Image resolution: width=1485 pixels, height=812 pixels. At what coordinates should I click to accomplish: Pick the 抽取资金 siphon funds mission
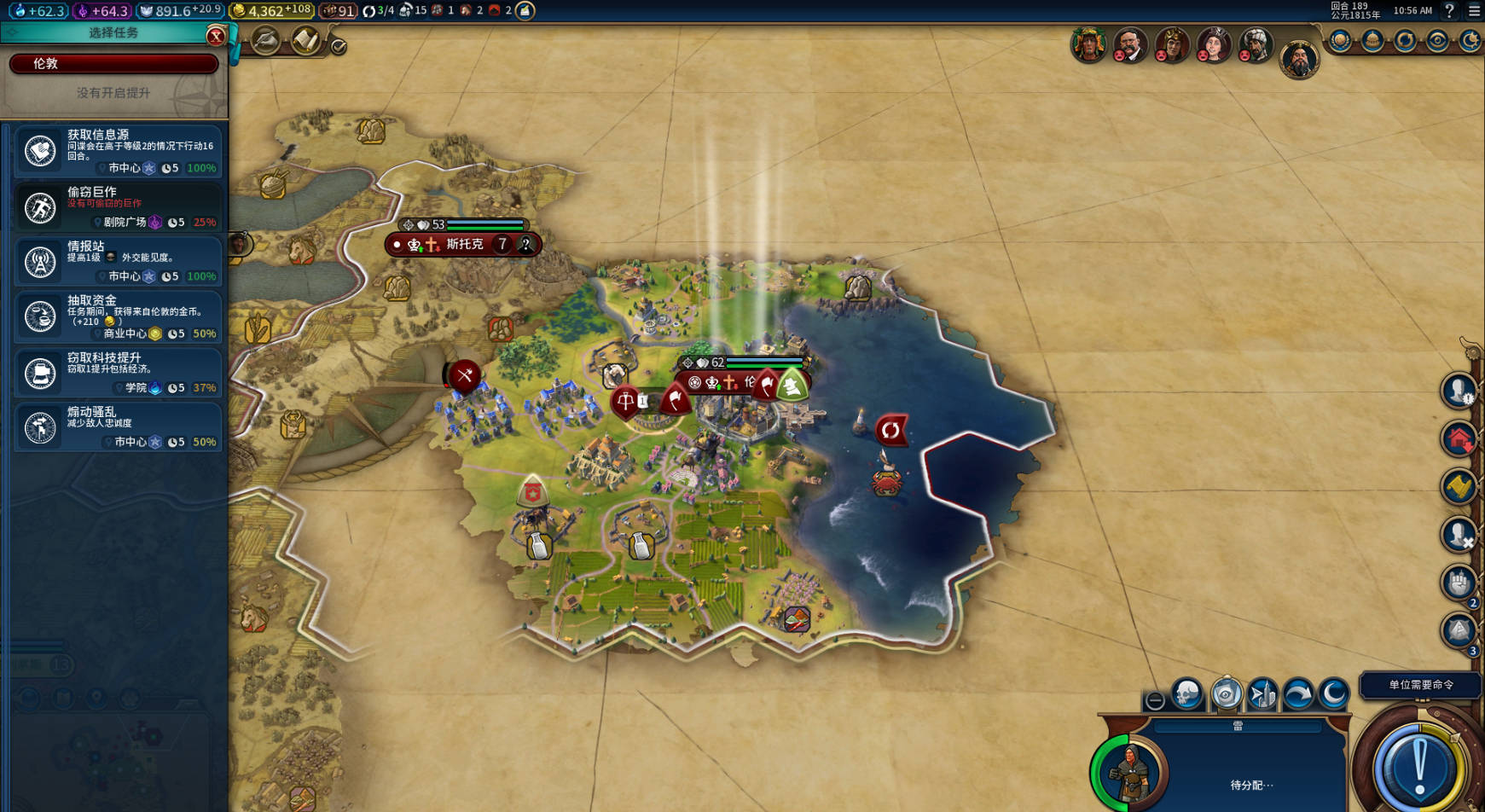(118, 316)
